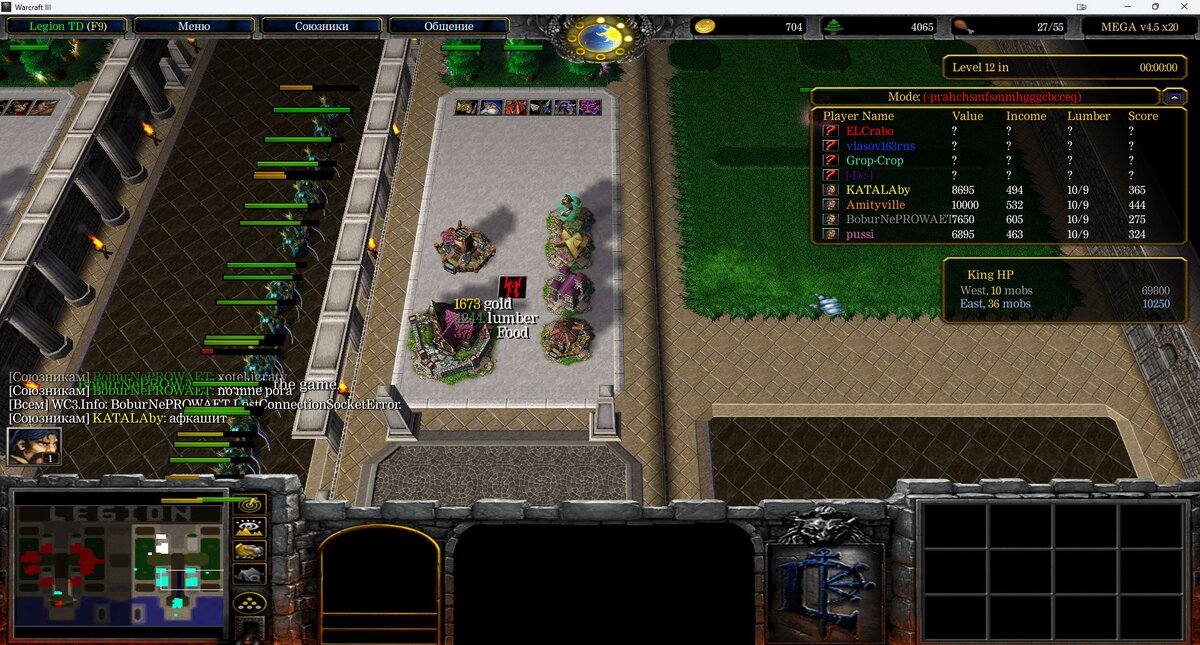Image resolution: width=1200 pixels, height=645 pixels.
Task: Toggle the minimap terrain visibility button
Action: coord(249,527)
